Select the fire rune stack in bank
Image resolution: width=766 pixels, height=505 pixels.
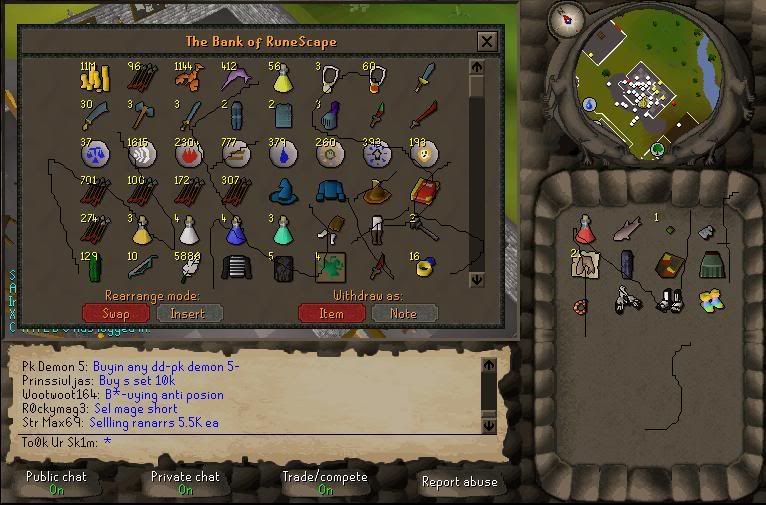pos(187,154)
